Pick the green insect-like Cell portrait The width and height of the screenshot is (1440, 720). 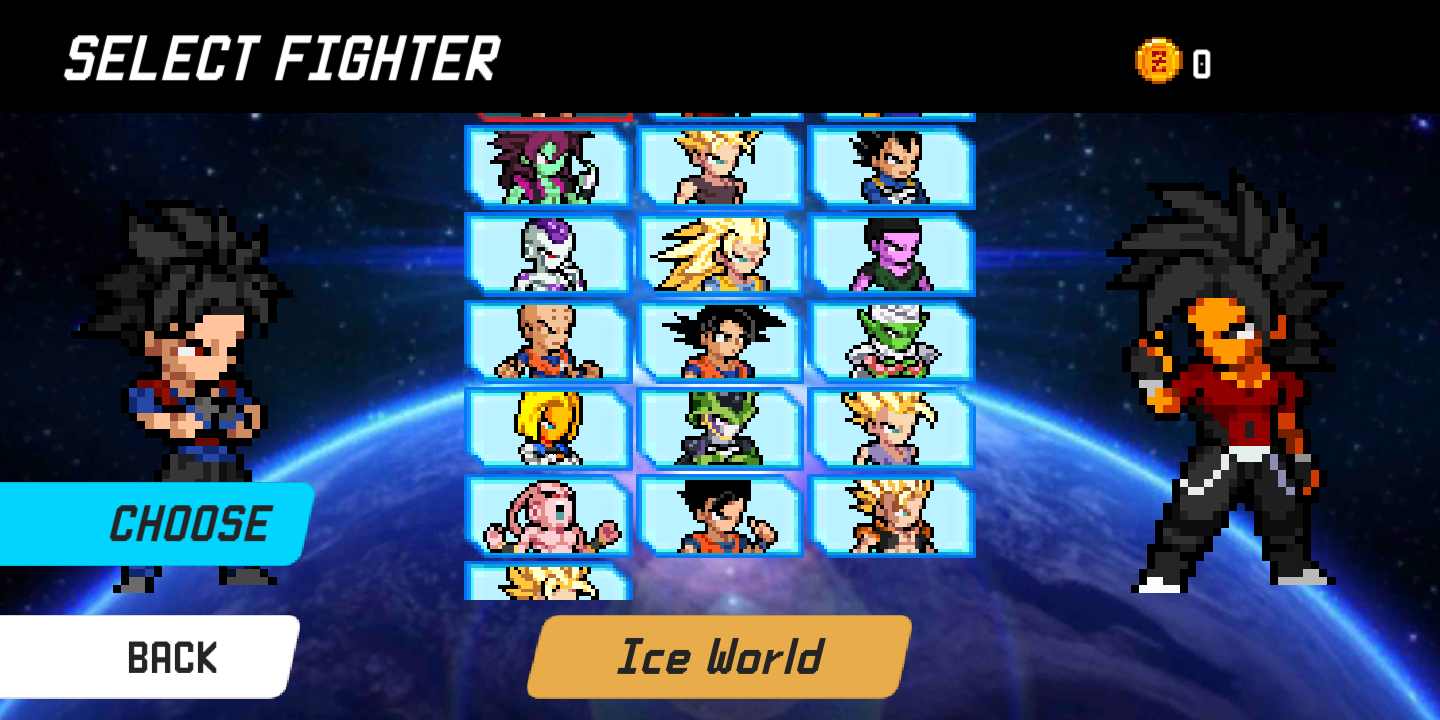(x=720, y=428)
